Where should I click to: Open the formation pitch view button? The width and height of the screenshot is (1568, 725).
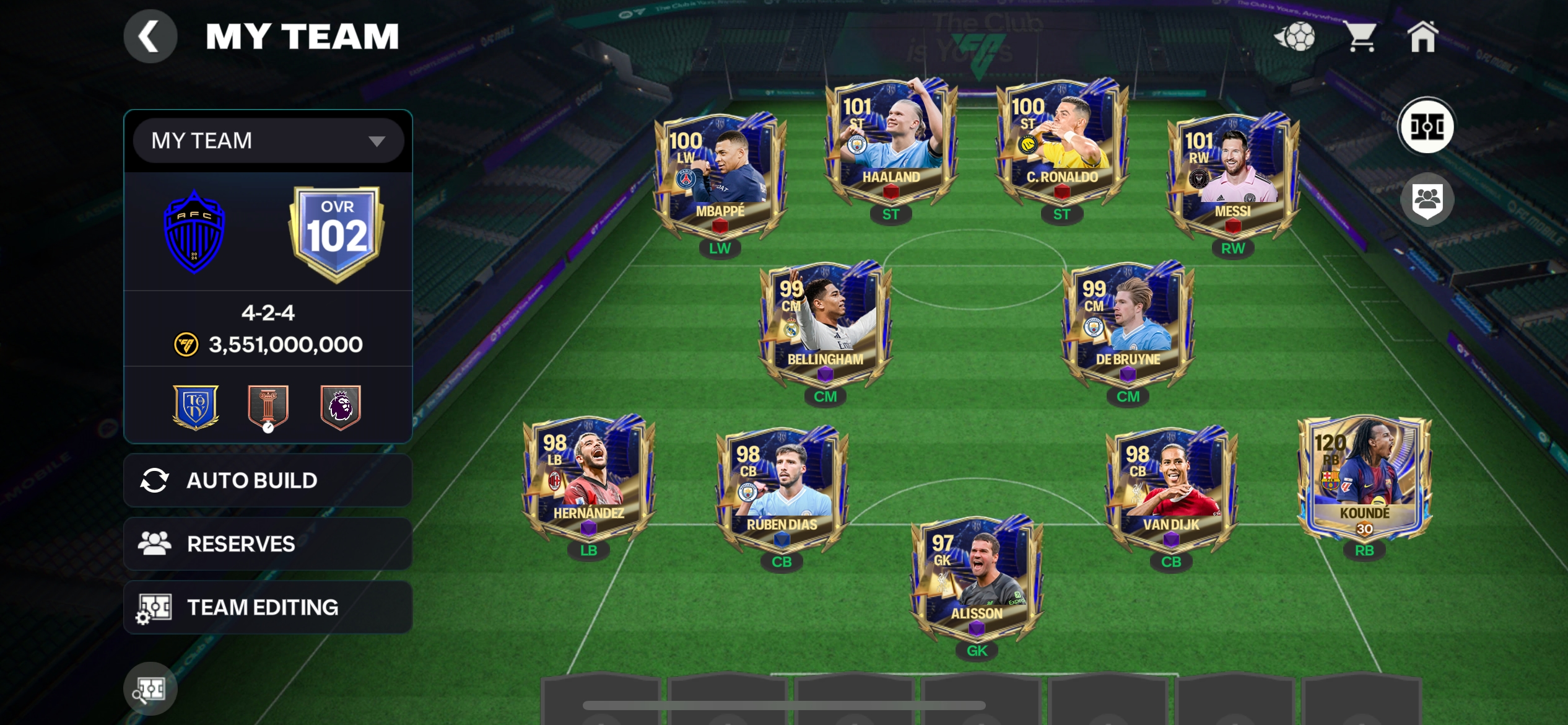[x=1427, y=126]
